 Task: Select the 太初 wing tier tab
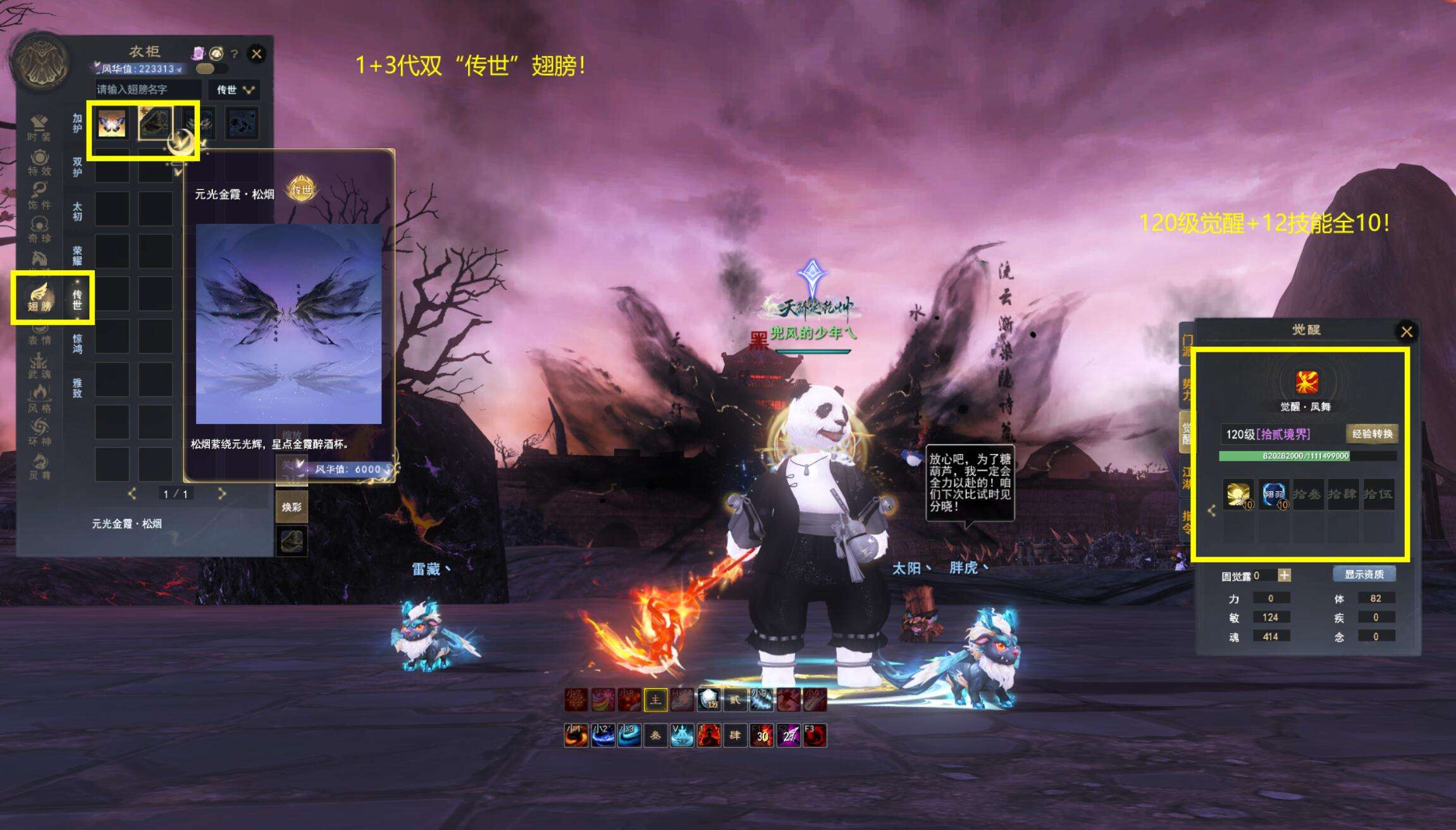tap(77, 211)
